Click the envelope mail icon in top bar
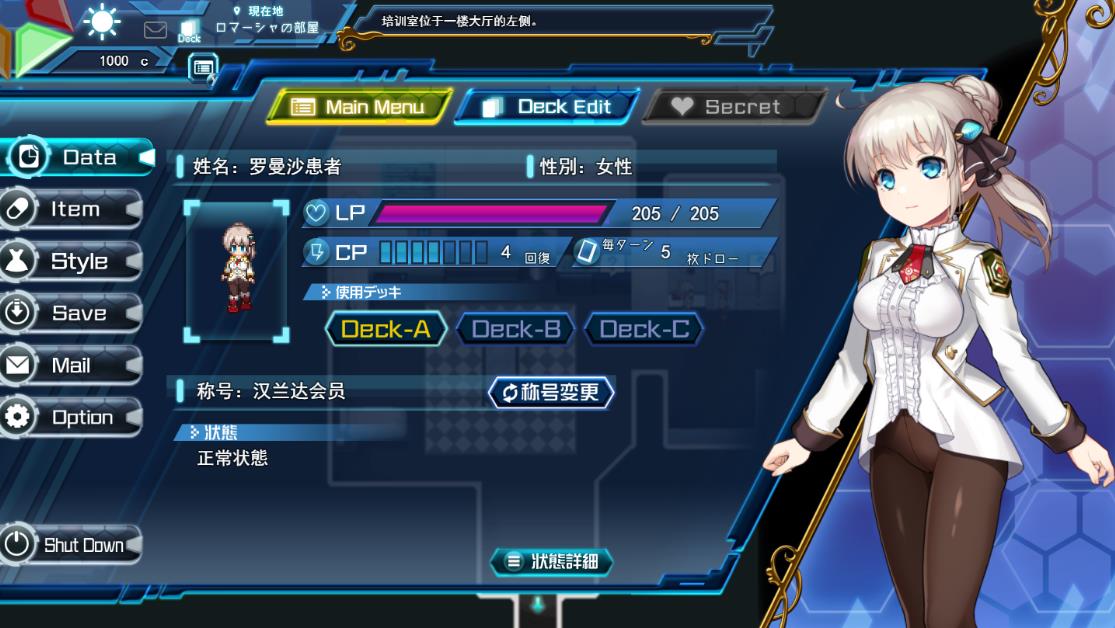The height and width of the screenshot is (628, 1115). pos(155,30)
